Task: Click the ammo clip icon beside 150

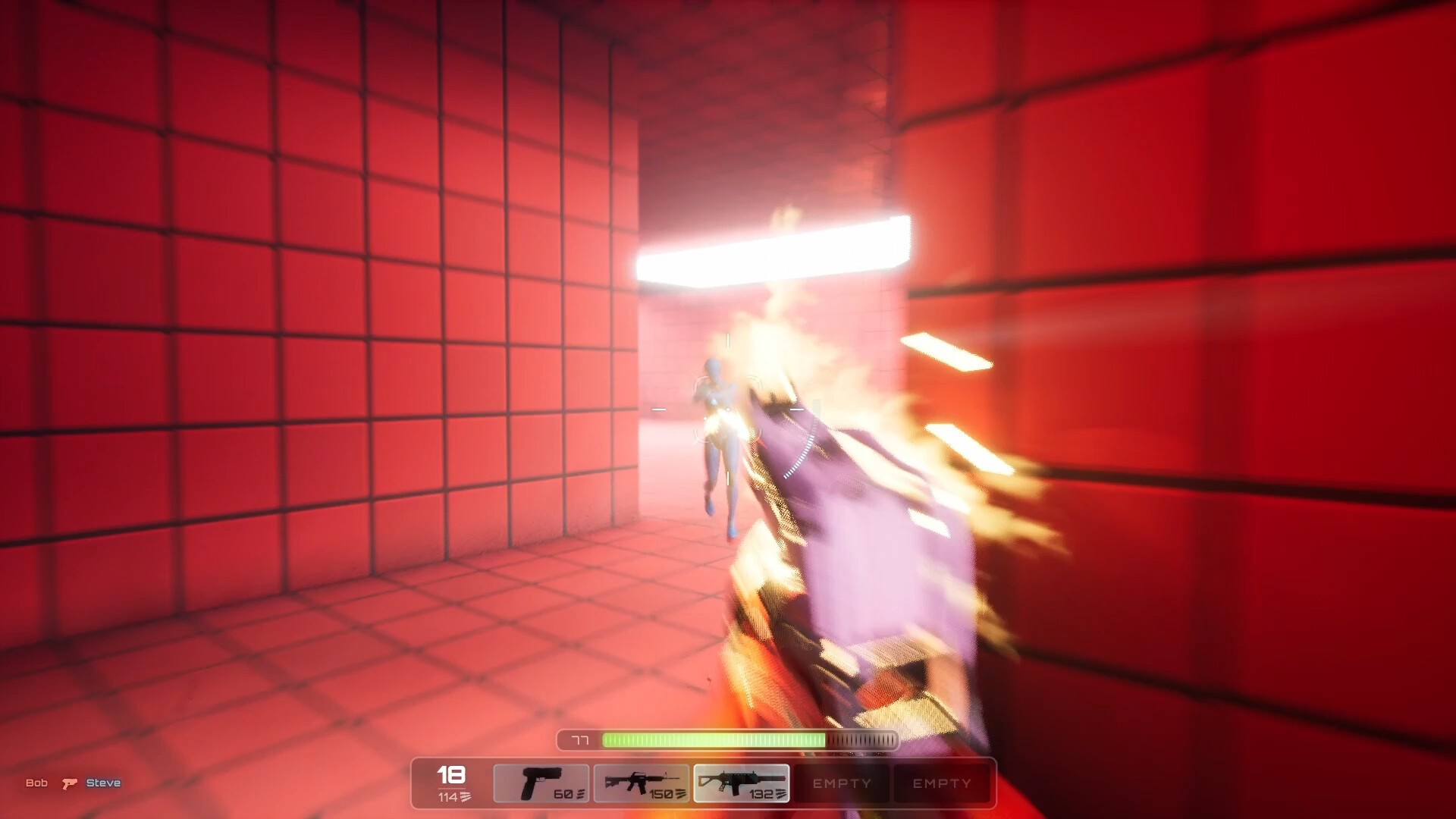Action: [679, 795]
